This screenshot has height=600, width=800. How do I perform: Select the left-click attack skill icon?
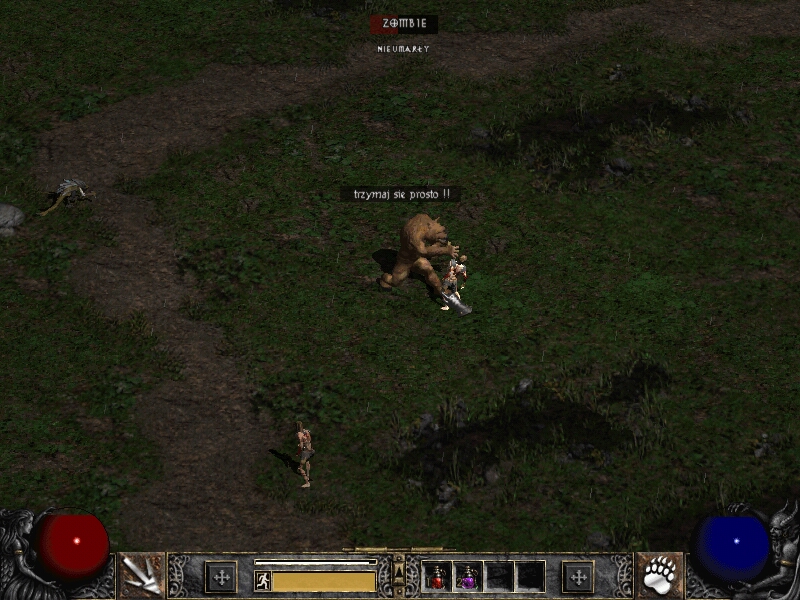140,575
